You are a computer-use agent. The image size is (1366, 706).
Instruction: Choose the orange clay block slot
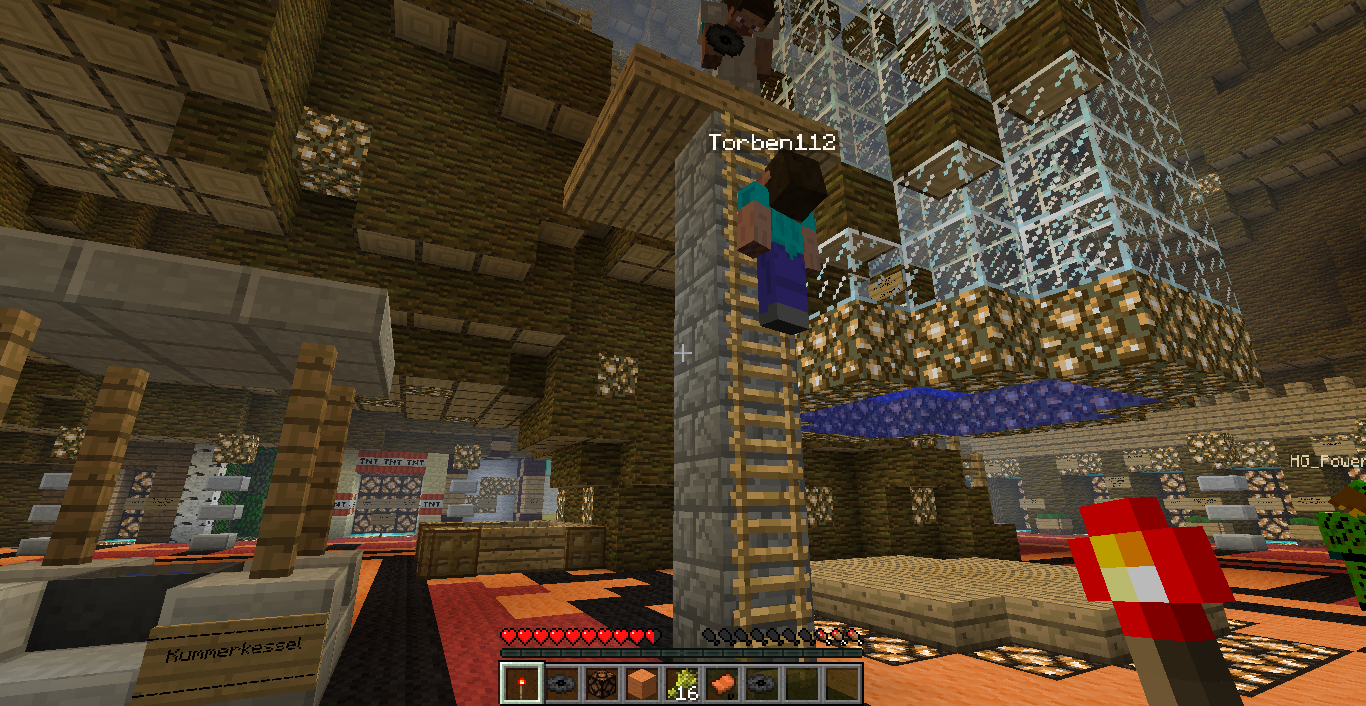tap(641, 683)
